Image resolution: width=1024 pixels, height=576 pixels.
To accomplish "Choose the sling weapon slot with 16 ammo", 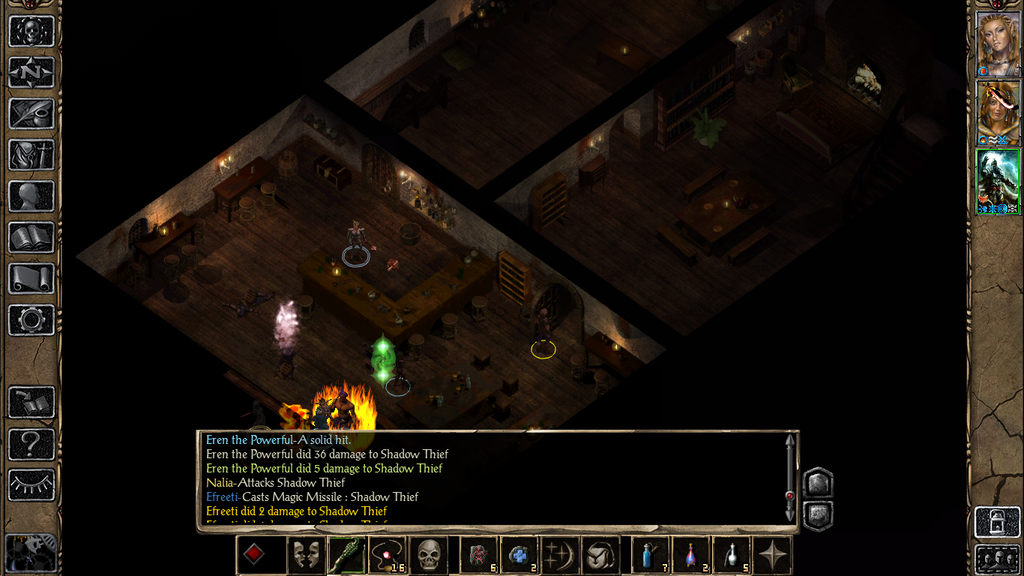I will pyautogui.click(x=386, y=555).
